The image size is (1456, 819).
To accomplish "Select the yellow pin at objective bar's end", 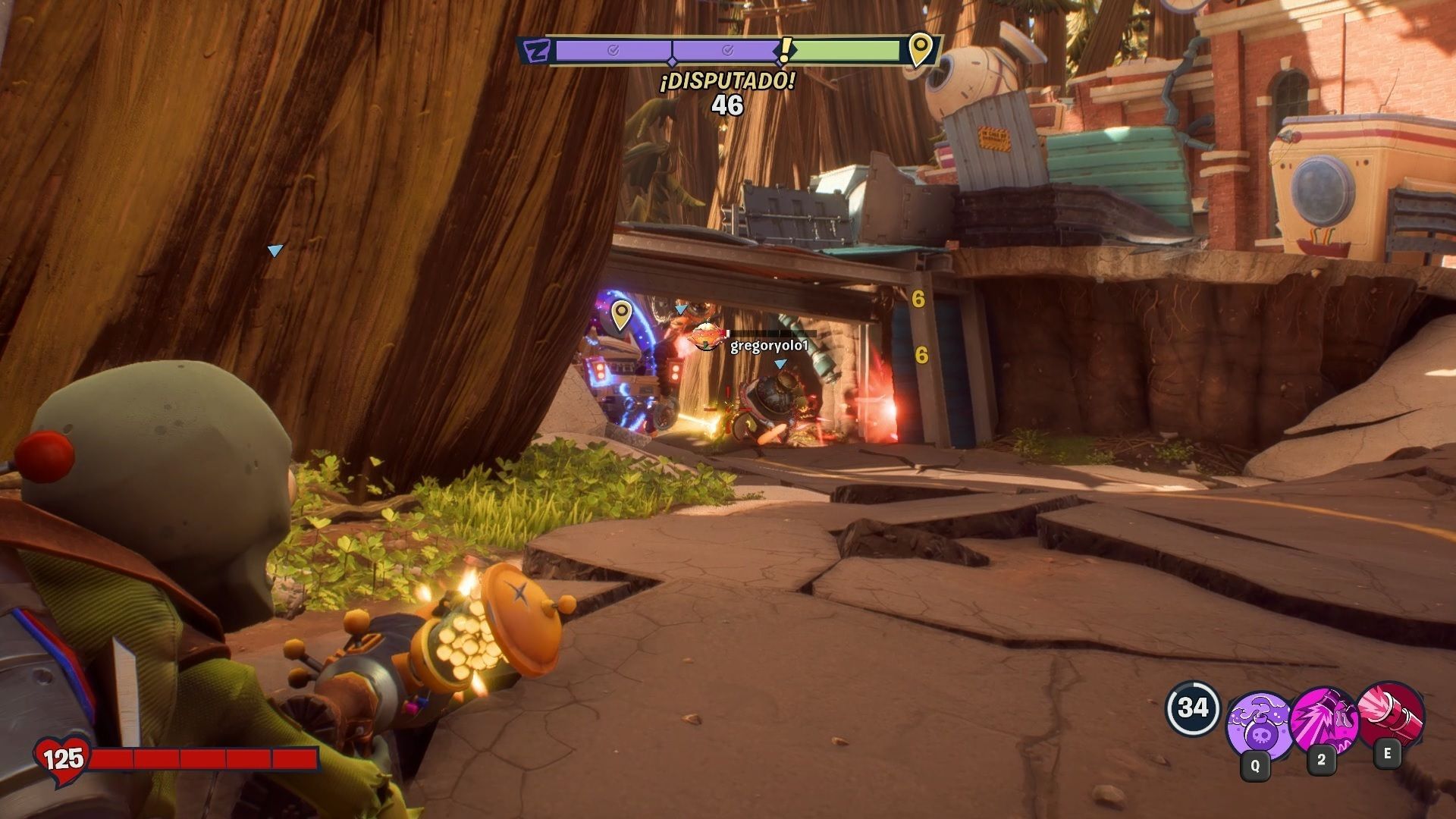I will pos(920,50).
